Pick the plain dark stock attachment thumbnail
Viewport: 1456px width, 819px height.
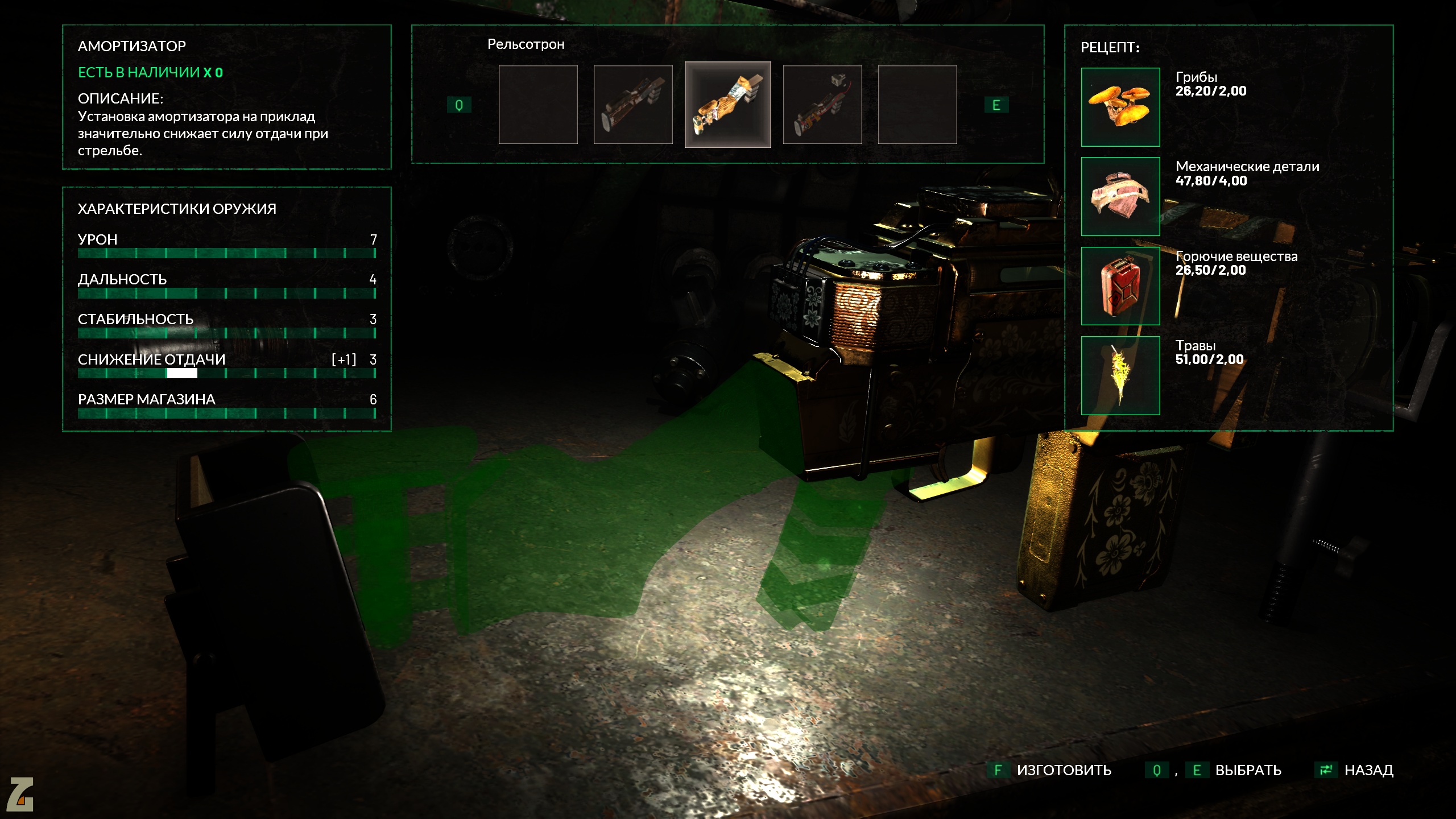pos(633,105)
